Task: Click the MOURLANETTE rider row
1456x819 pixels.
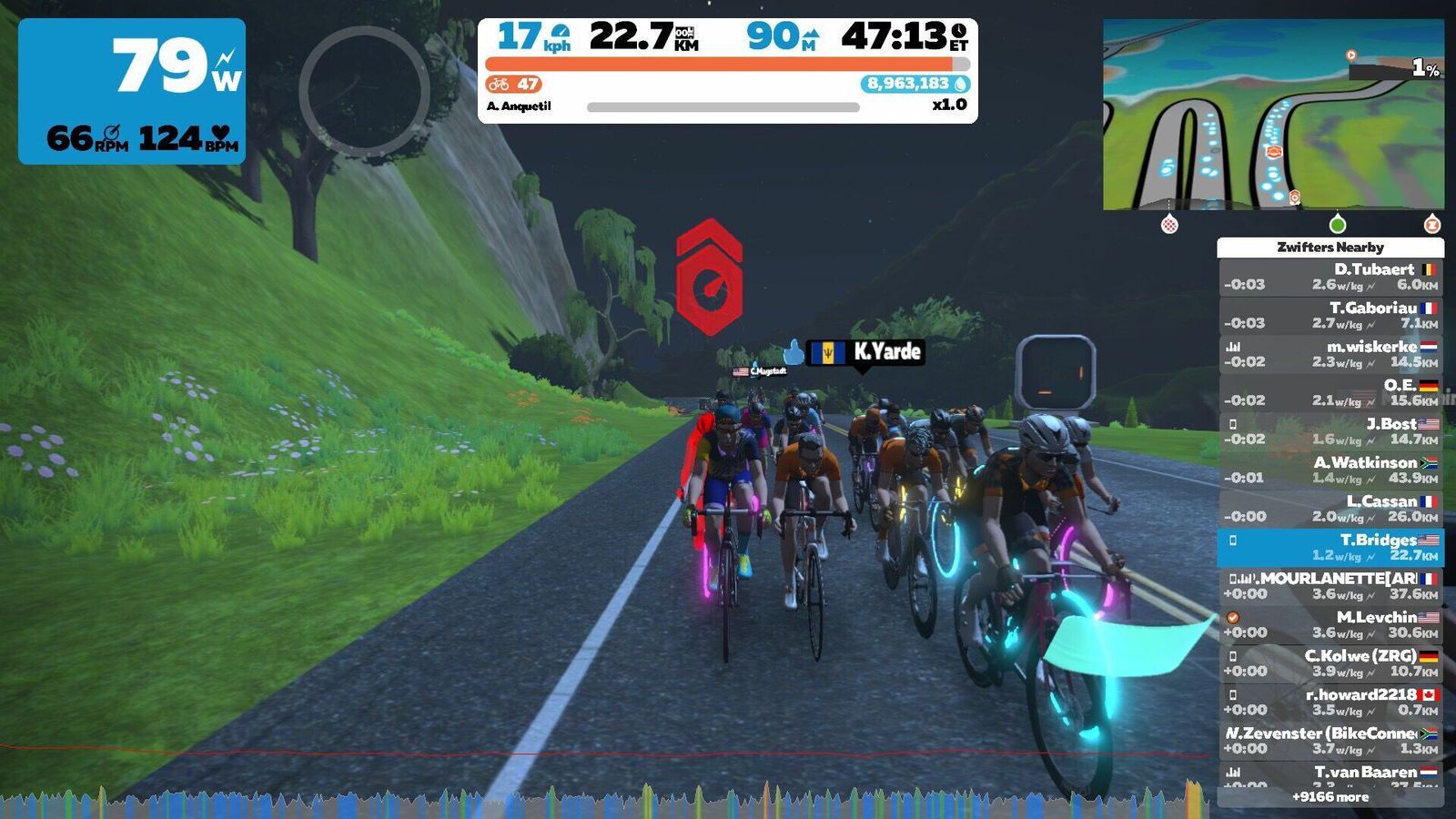Action: point(1330,586)
